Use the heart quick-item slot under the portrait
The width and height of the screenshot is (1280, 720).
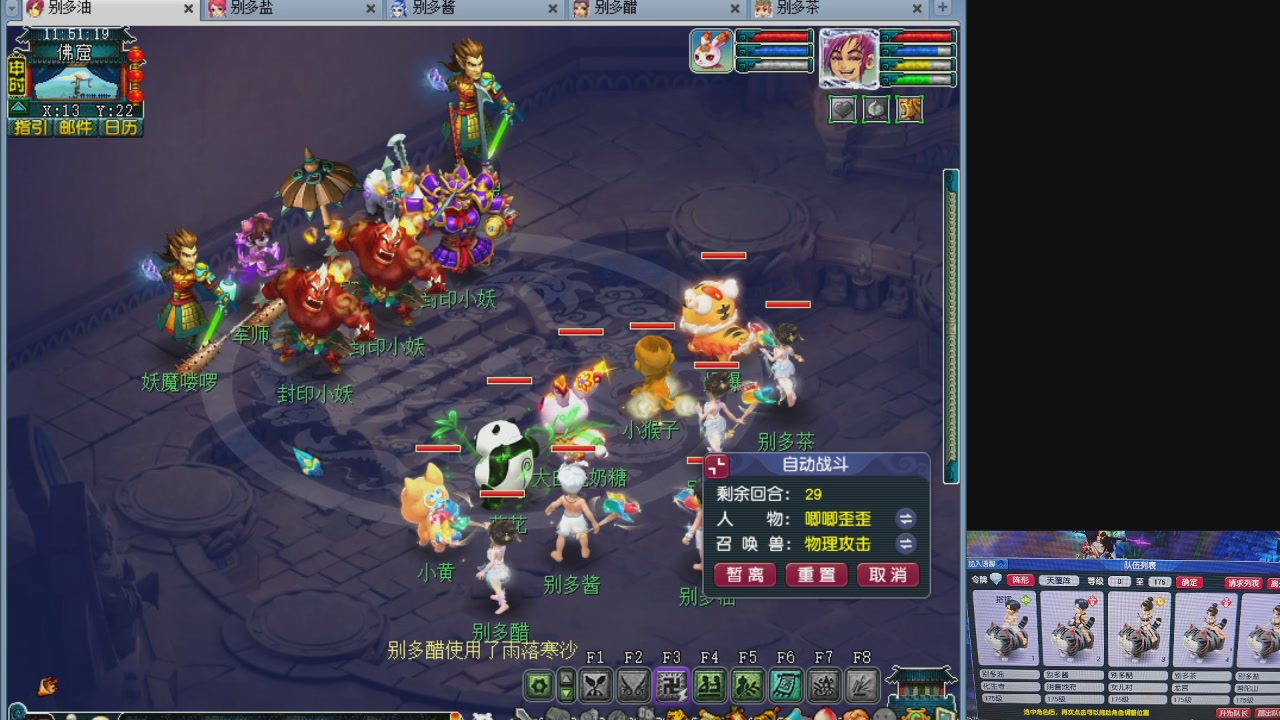click(843, 110)
